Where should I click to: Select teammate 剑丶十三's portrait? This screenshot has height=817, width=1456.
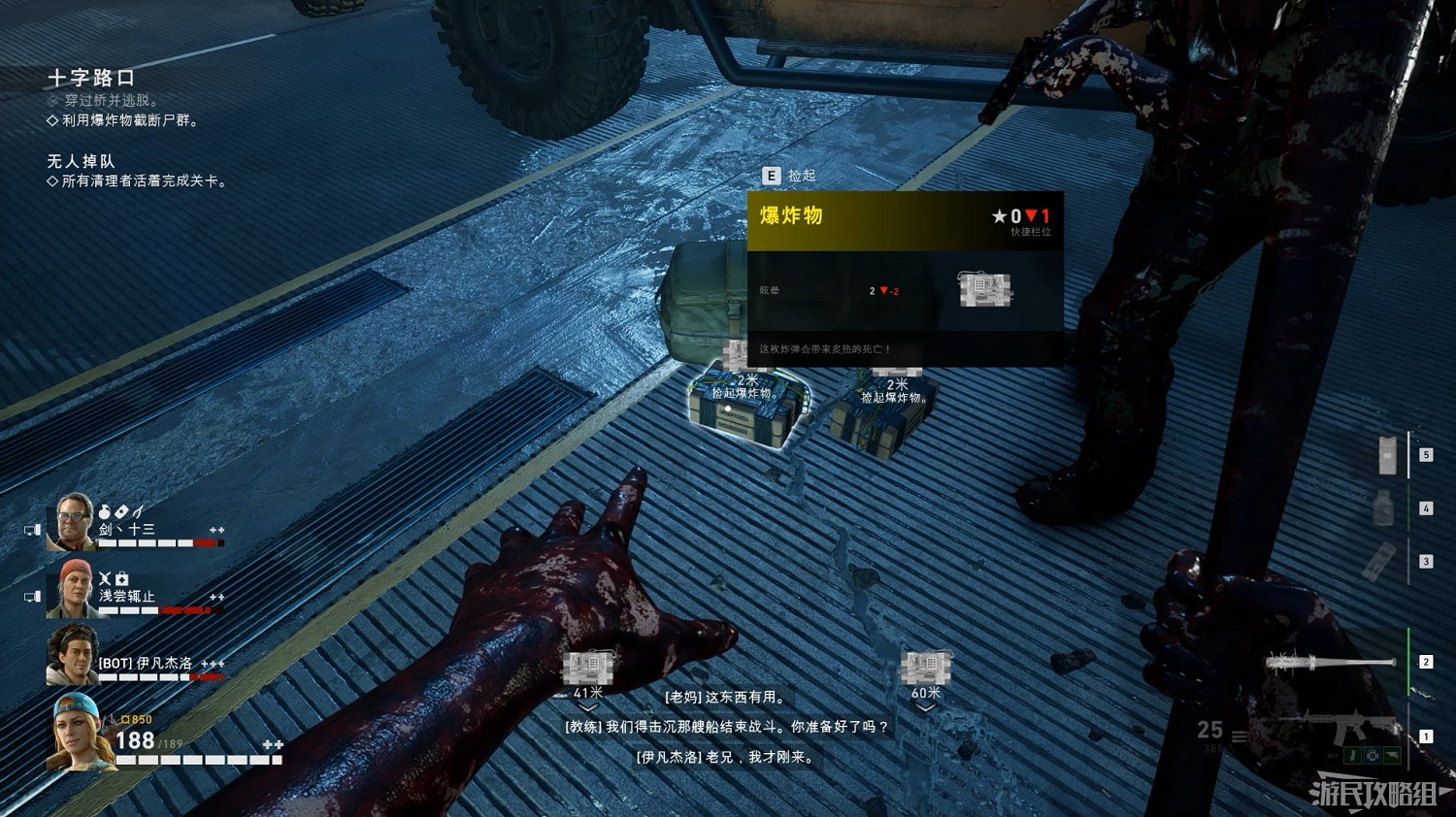(x=73, y=522)
